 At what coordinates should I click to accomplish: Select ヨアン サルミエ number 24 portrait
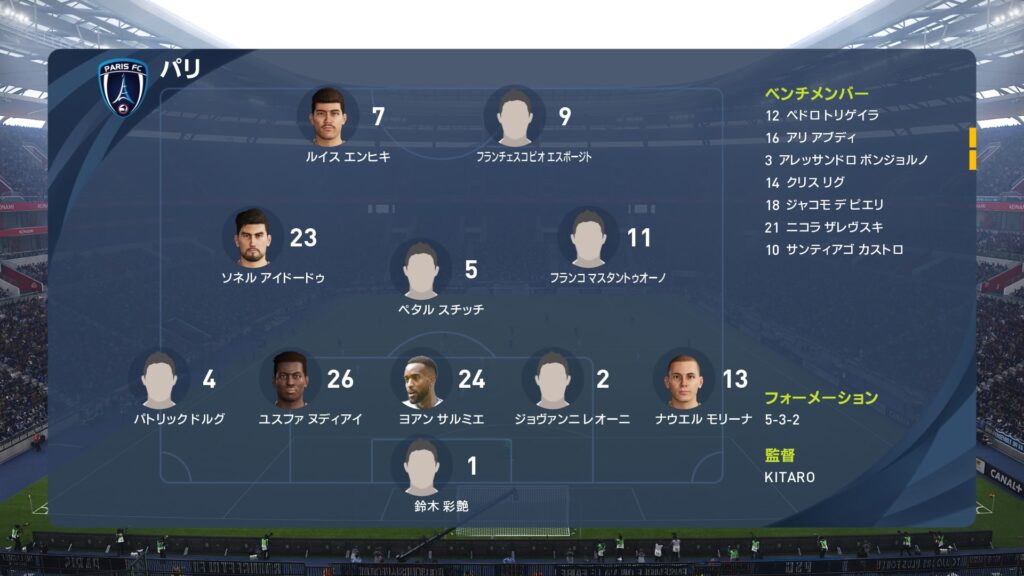[x=421, y=380]
